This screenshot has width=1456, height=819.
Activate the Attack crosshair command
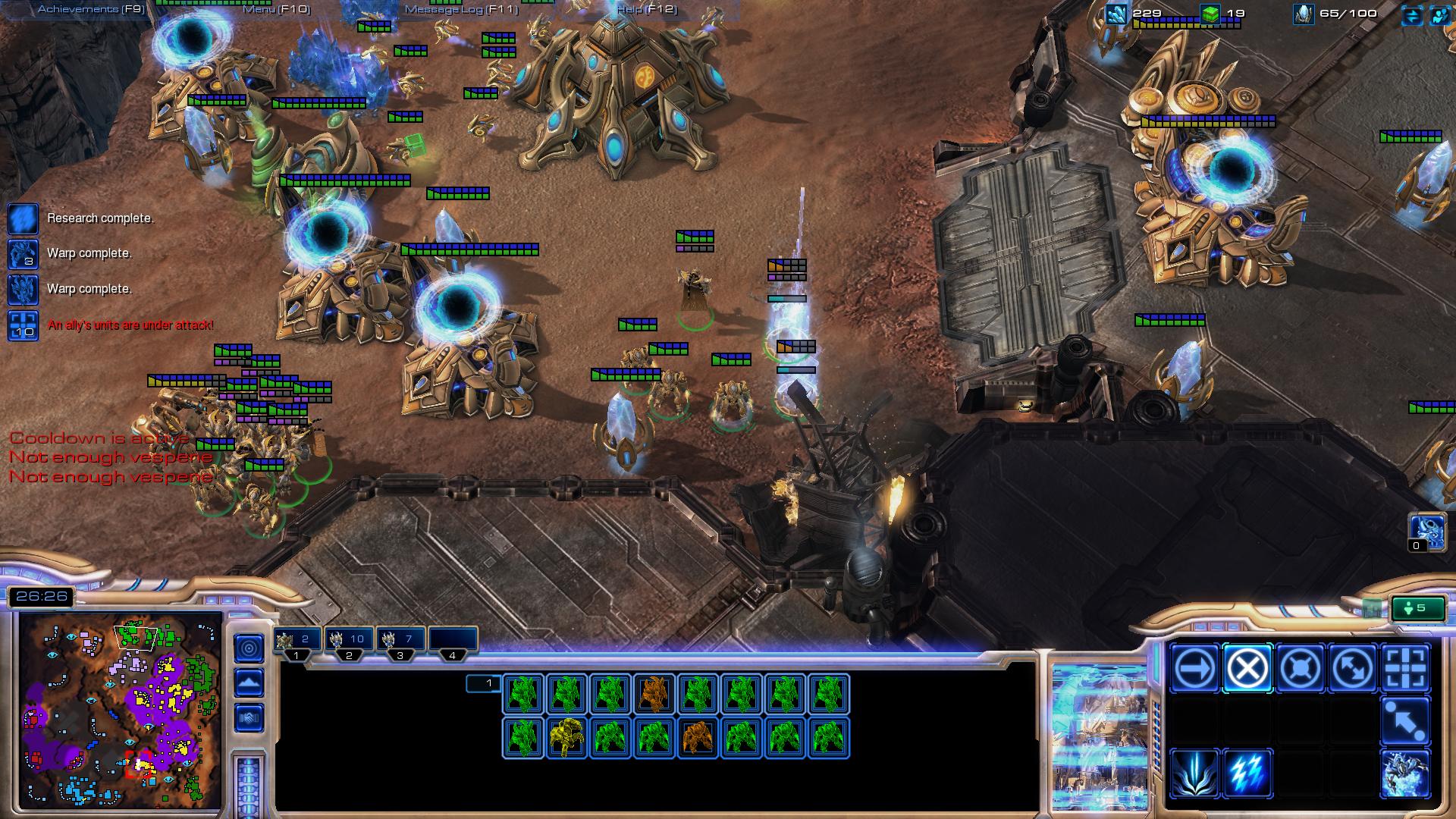point(1405,669)
